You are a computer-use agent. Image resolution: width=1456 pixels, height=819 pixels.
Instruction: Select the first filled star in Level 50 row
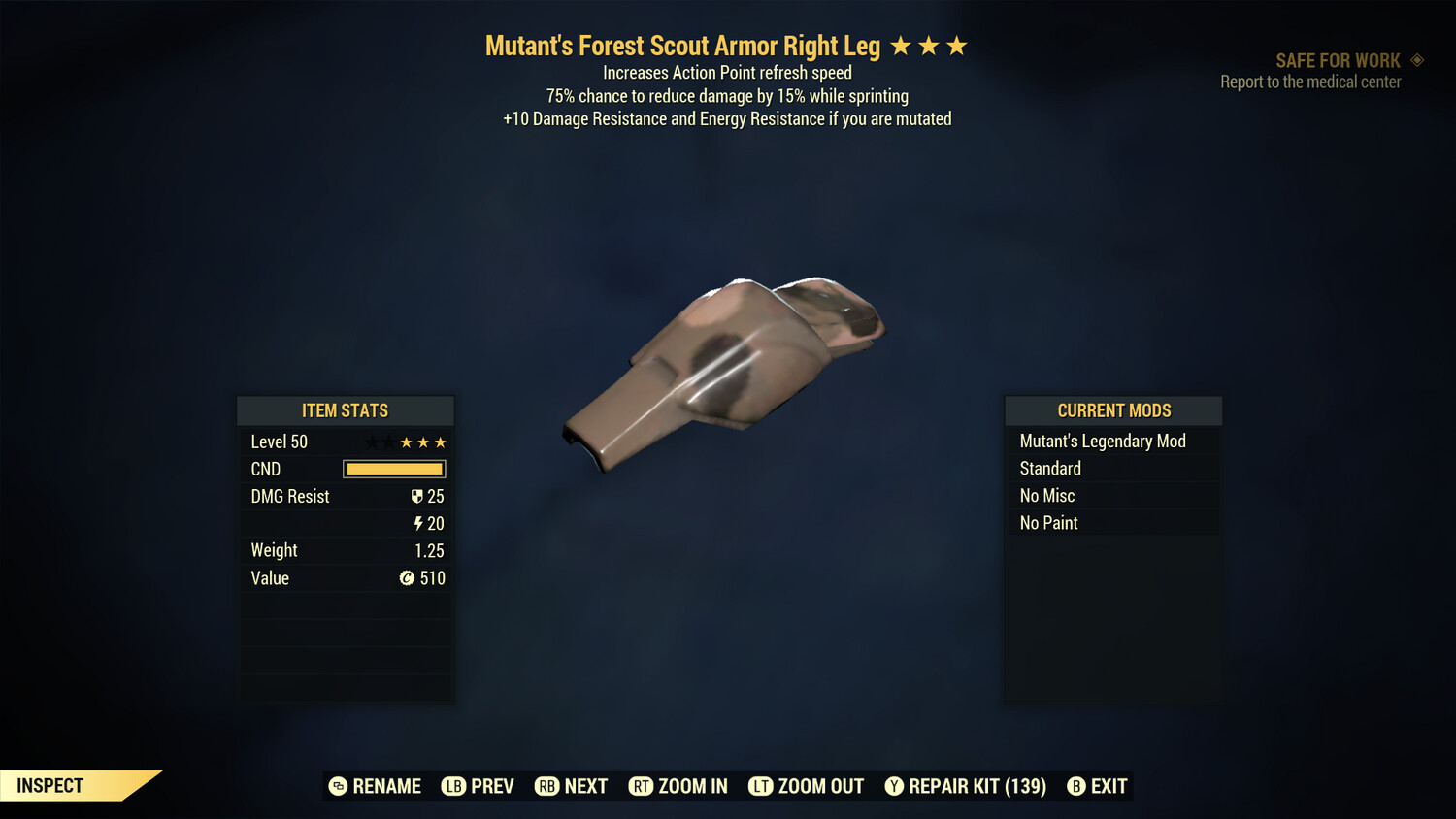click(405, 442)
